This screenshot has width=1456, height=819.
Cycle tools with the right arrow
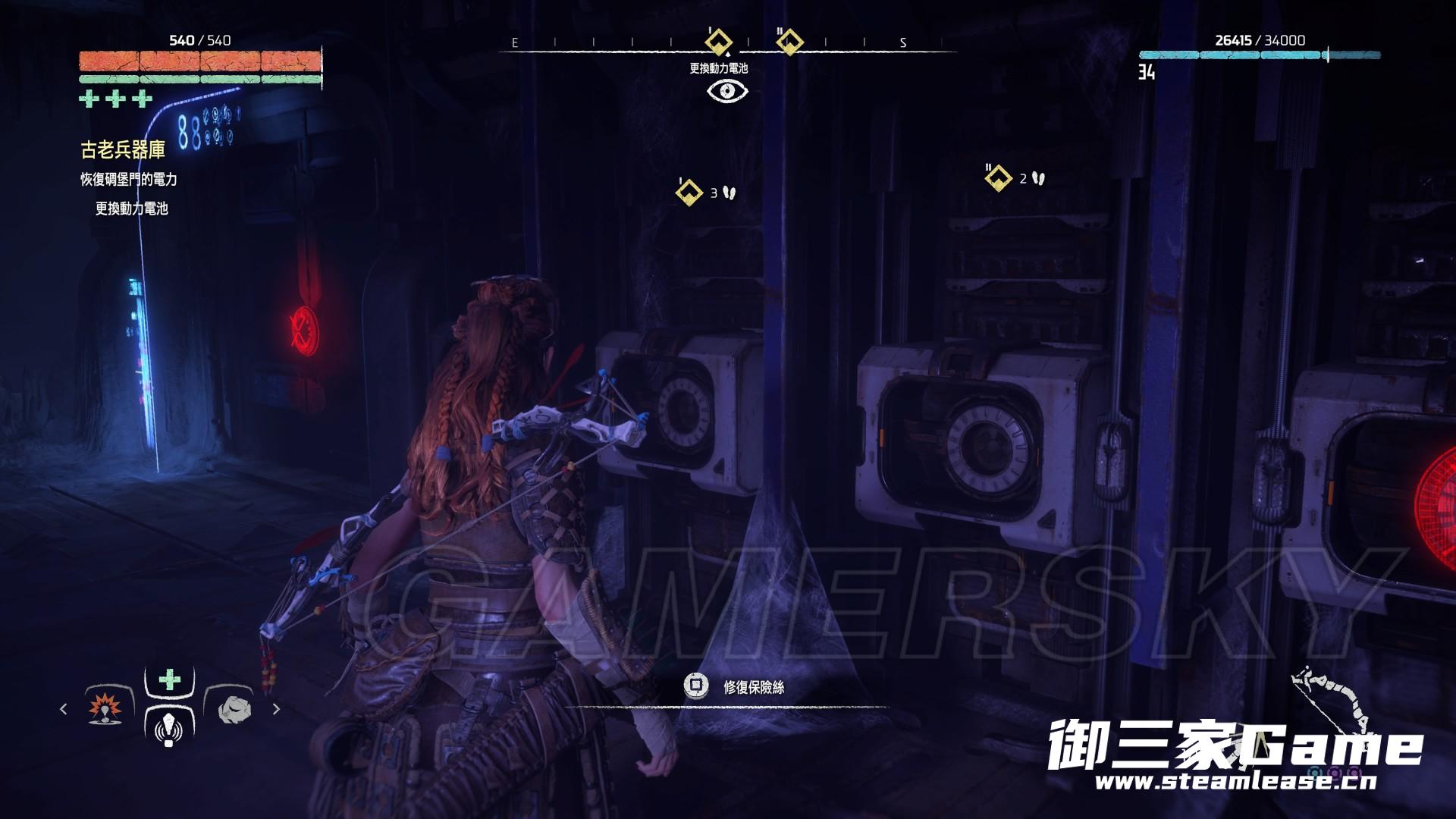tap(277, 709)
